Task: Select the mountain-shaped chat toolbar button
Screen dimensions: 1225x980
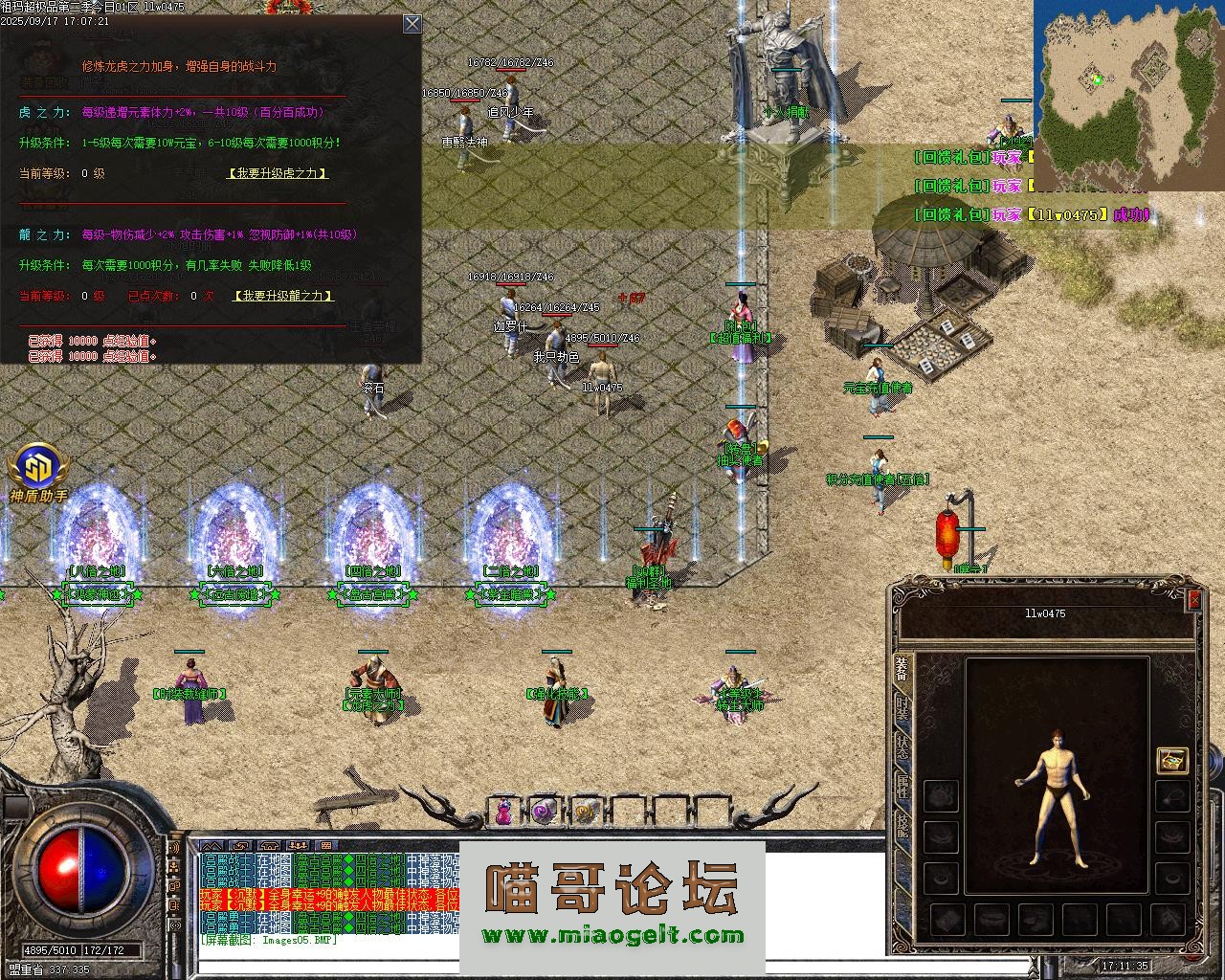Action: (x=212, y=846)
